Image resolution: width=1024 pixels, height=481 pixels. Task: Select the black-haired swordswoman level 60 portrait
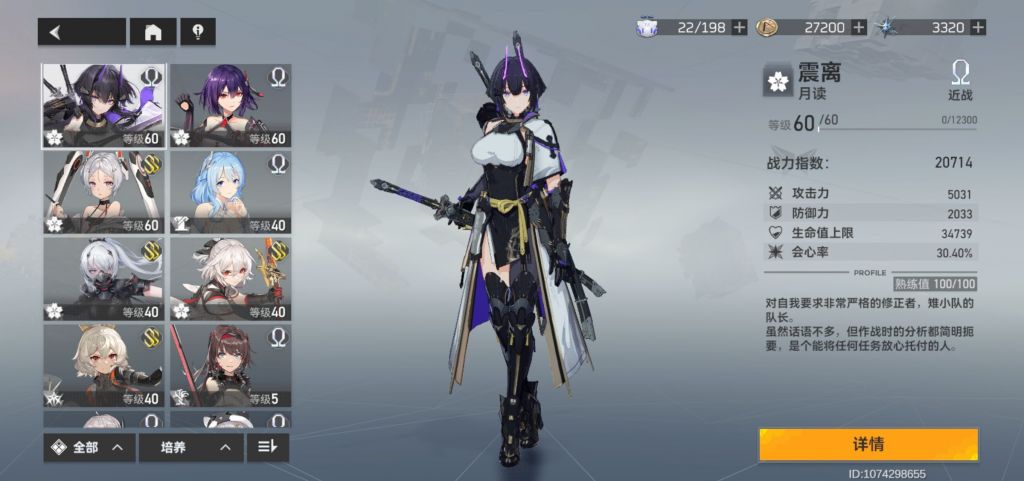coord(103,106)
